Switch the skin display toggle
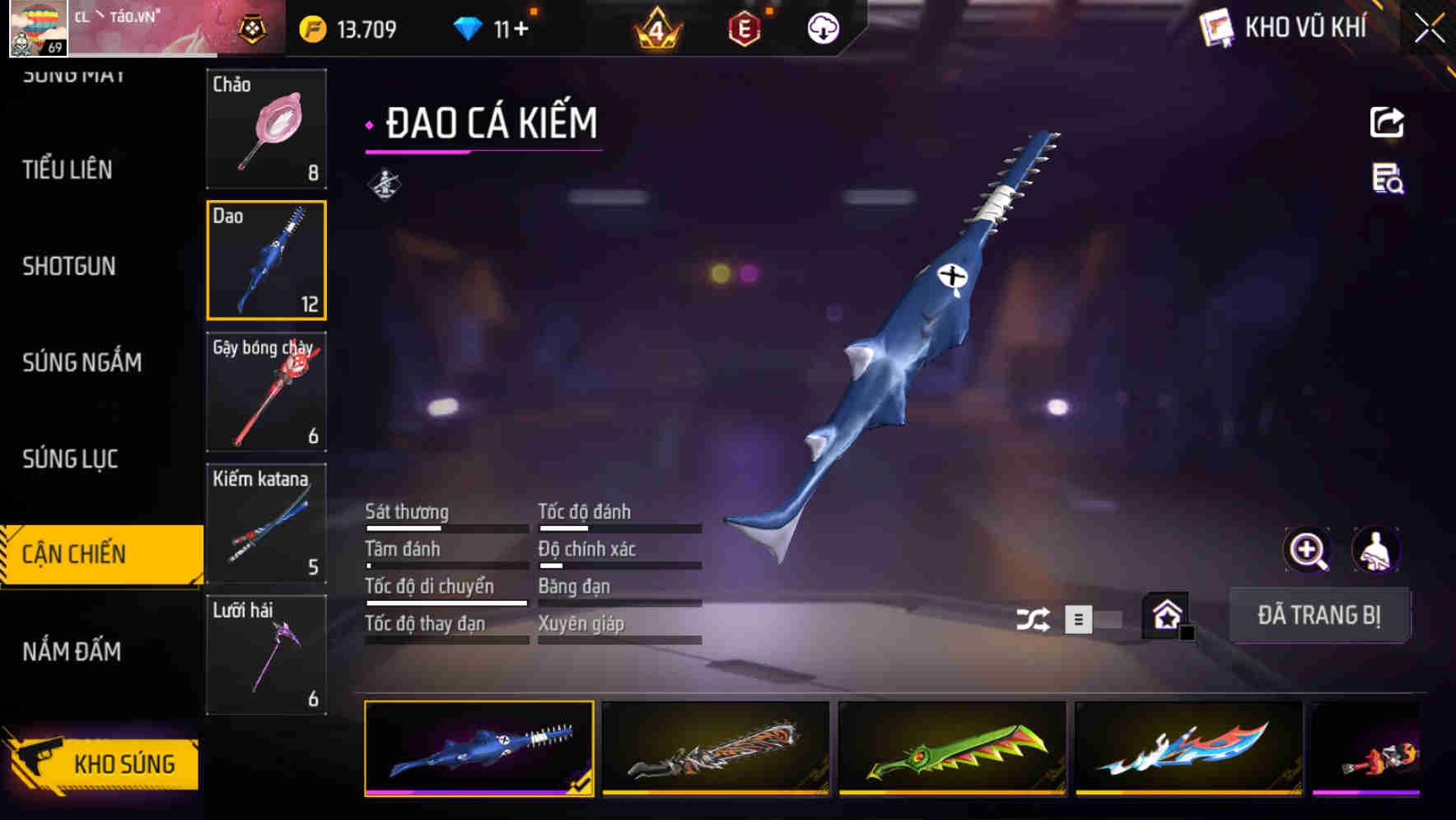Screen dimensions: 1456x820 click(1095, 619)
